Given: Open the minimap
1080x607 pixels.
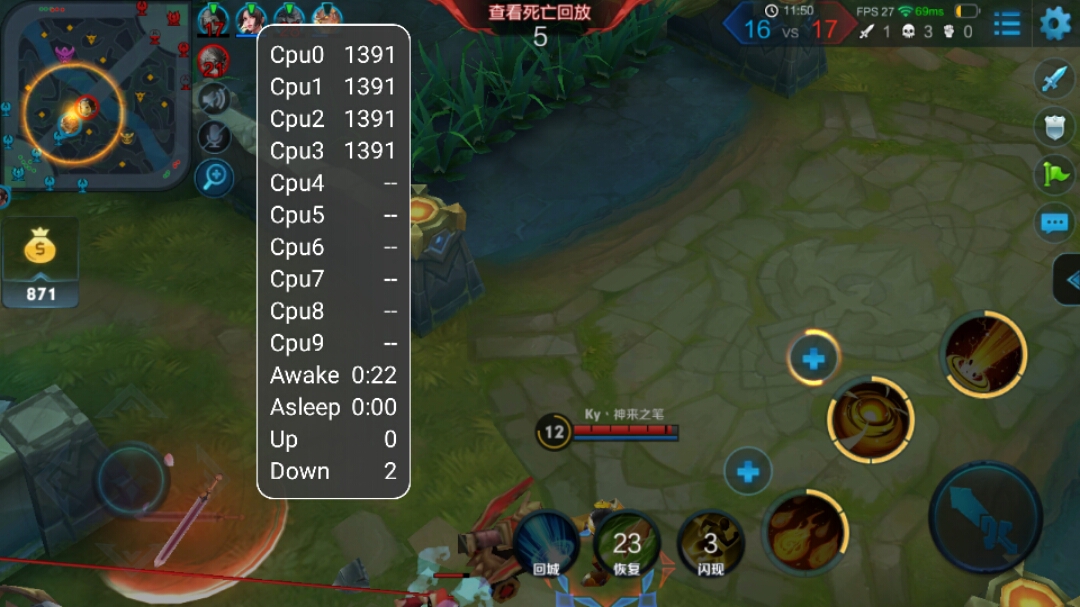Looking at the screenshot, I should tap(95, 95).
